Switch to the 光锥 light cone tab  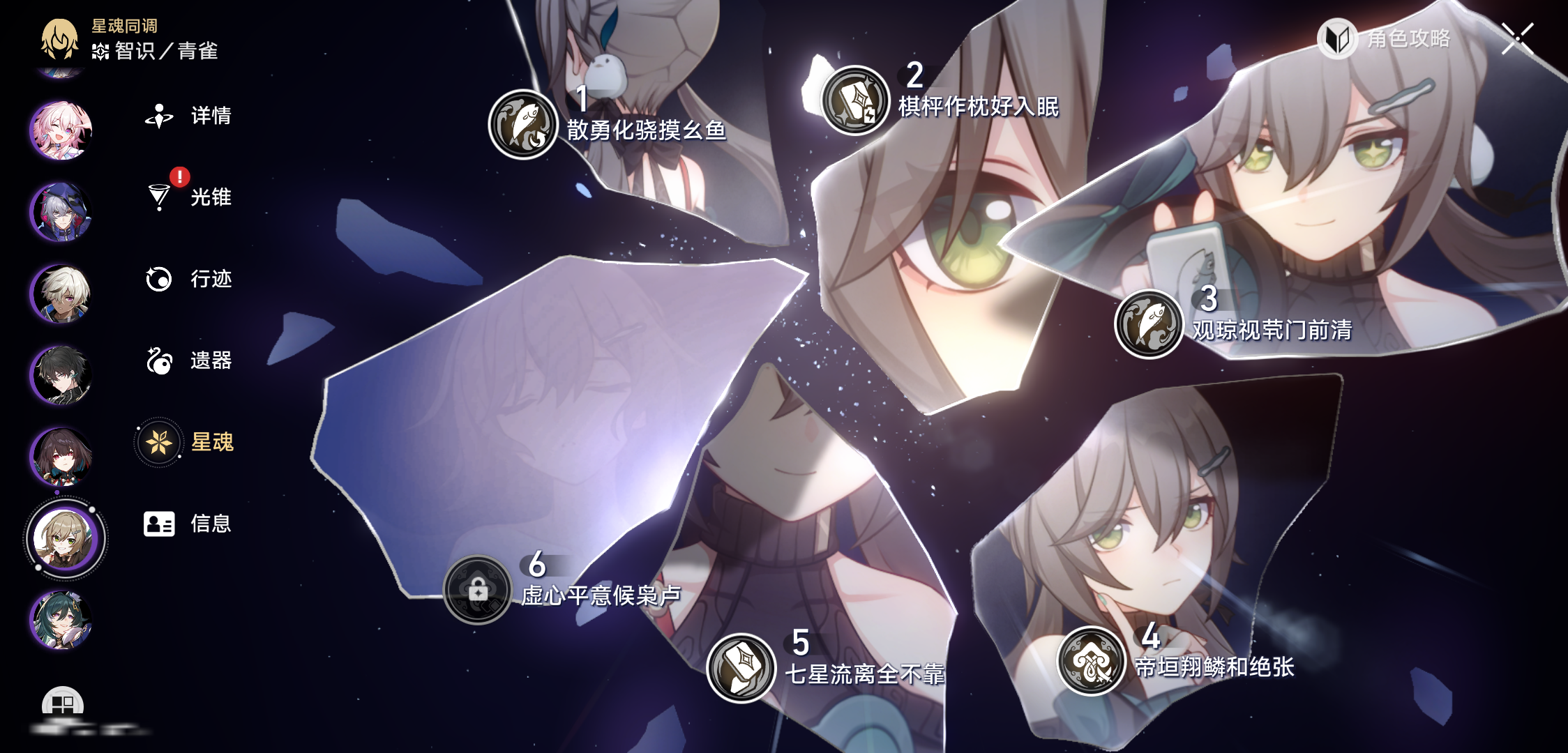(x=188, y=197)
